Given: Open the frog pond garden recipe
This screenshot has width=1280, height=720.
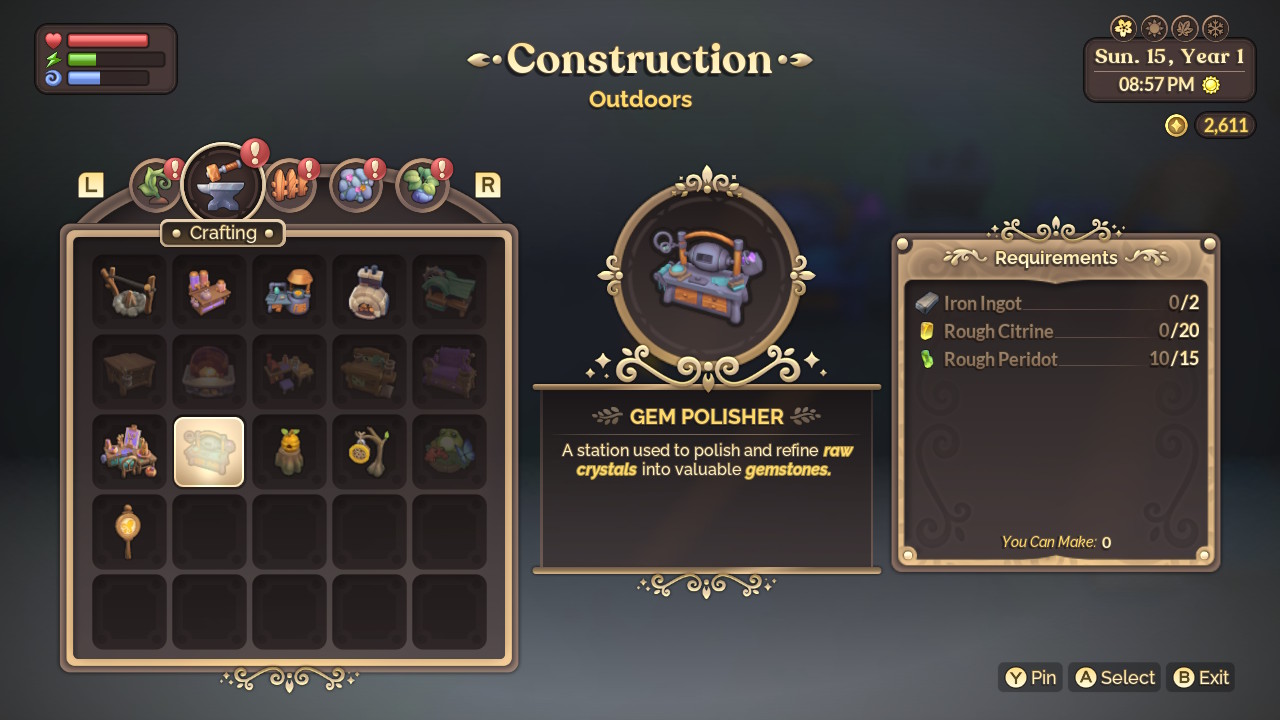Looking at the screenshot, I should 449,450.
